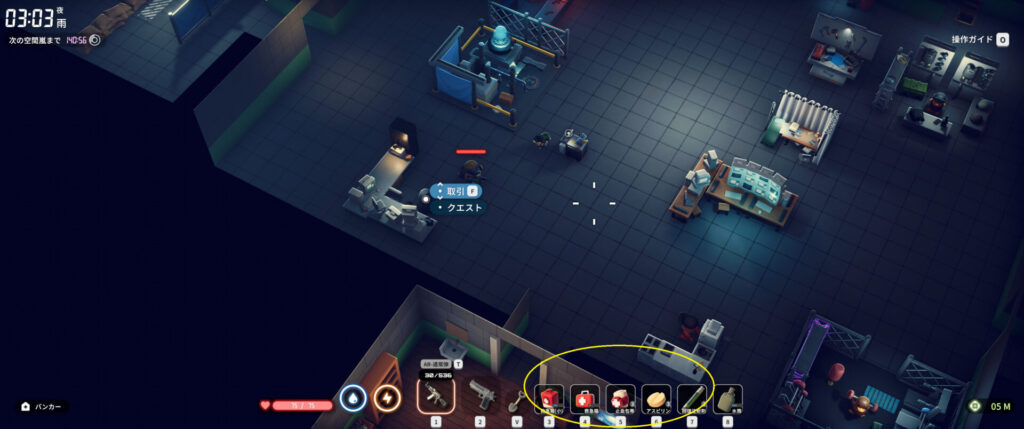Select the assault rifle hotbar slot

(x=436, y=395)
